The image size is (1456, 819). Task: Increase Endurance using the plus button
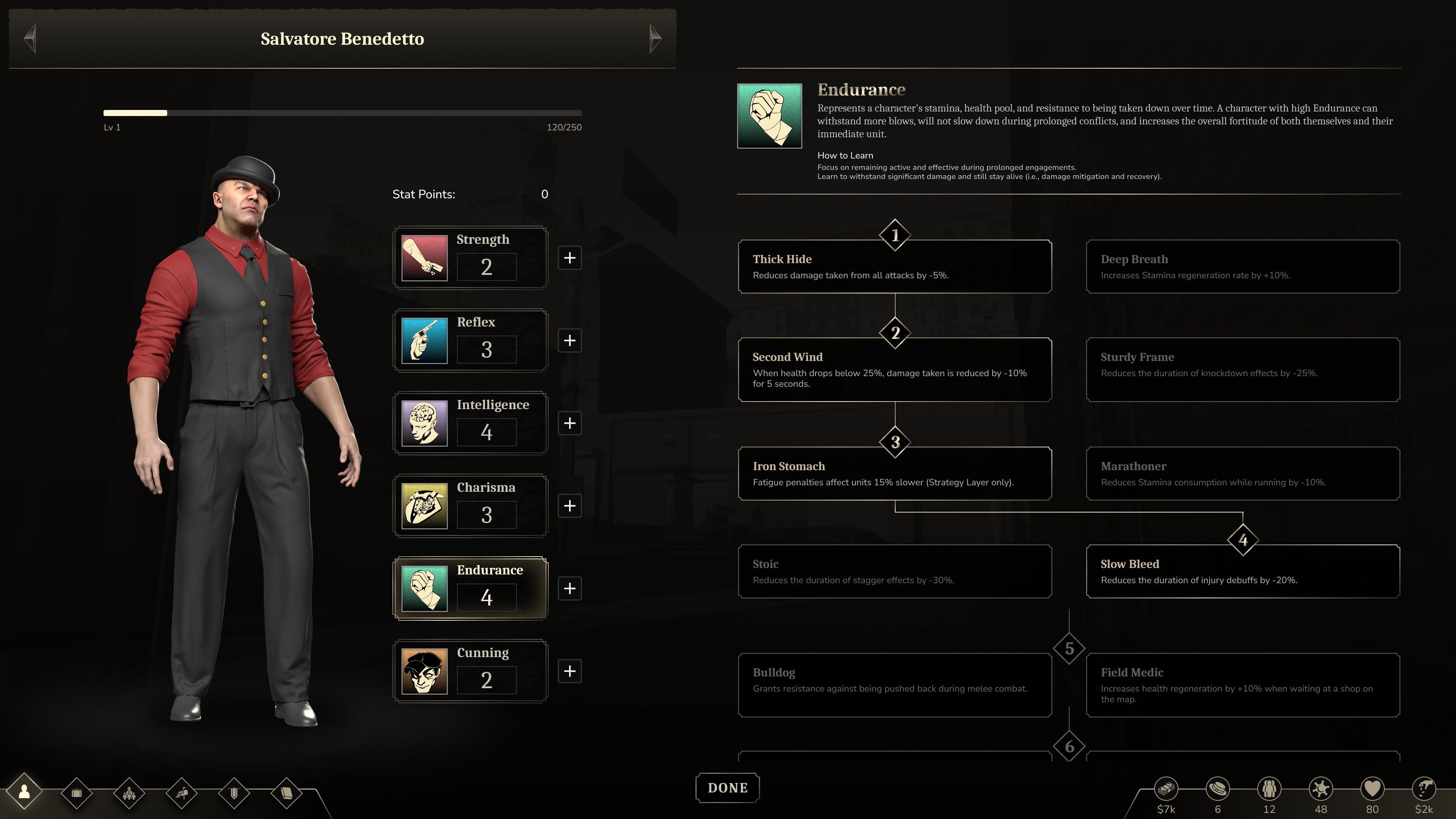pyautogui.click(x=569, y=588)
